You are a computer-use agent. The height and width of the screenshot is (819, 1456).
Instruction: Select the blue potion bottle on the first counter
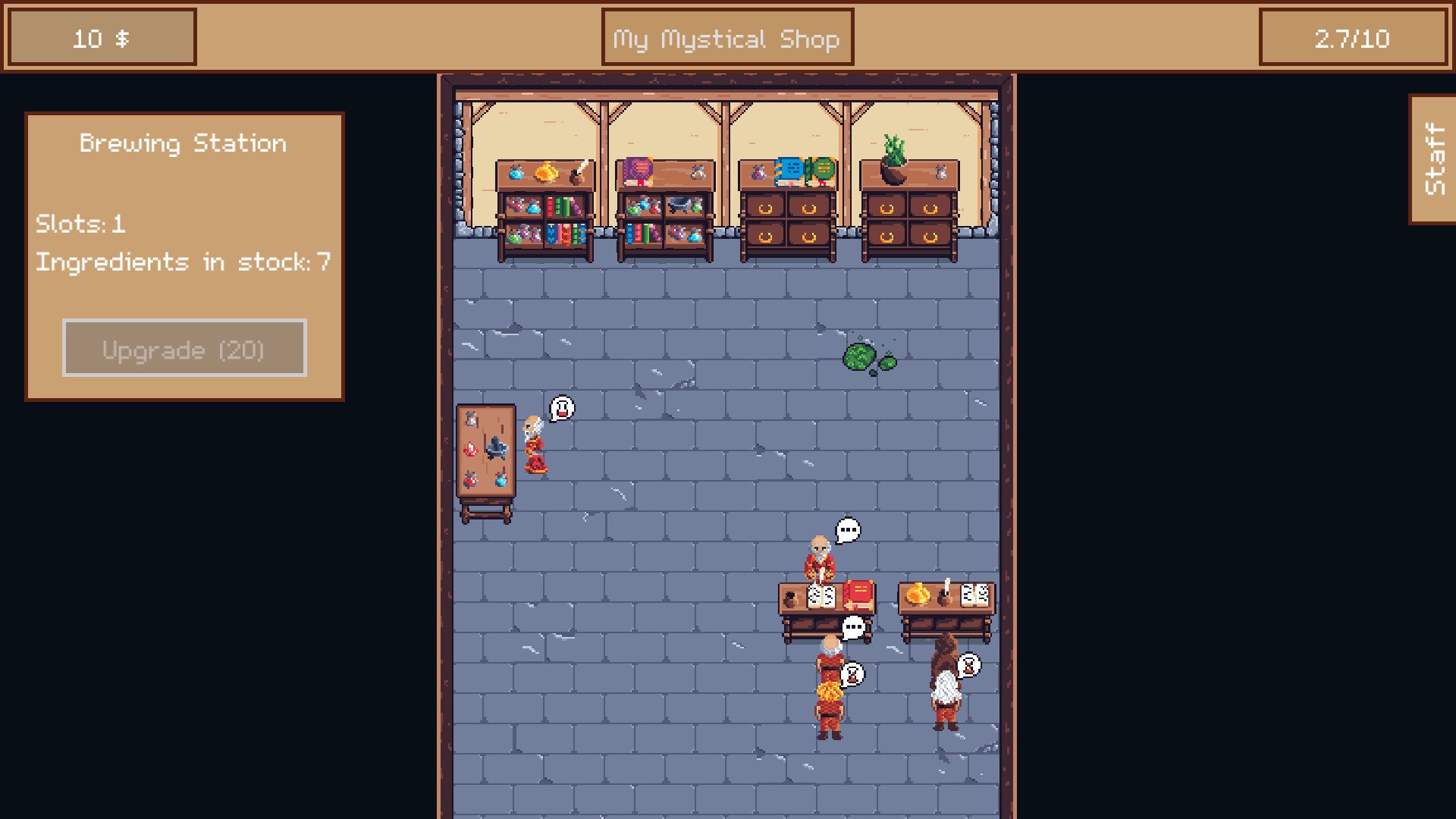coord(516,173)
